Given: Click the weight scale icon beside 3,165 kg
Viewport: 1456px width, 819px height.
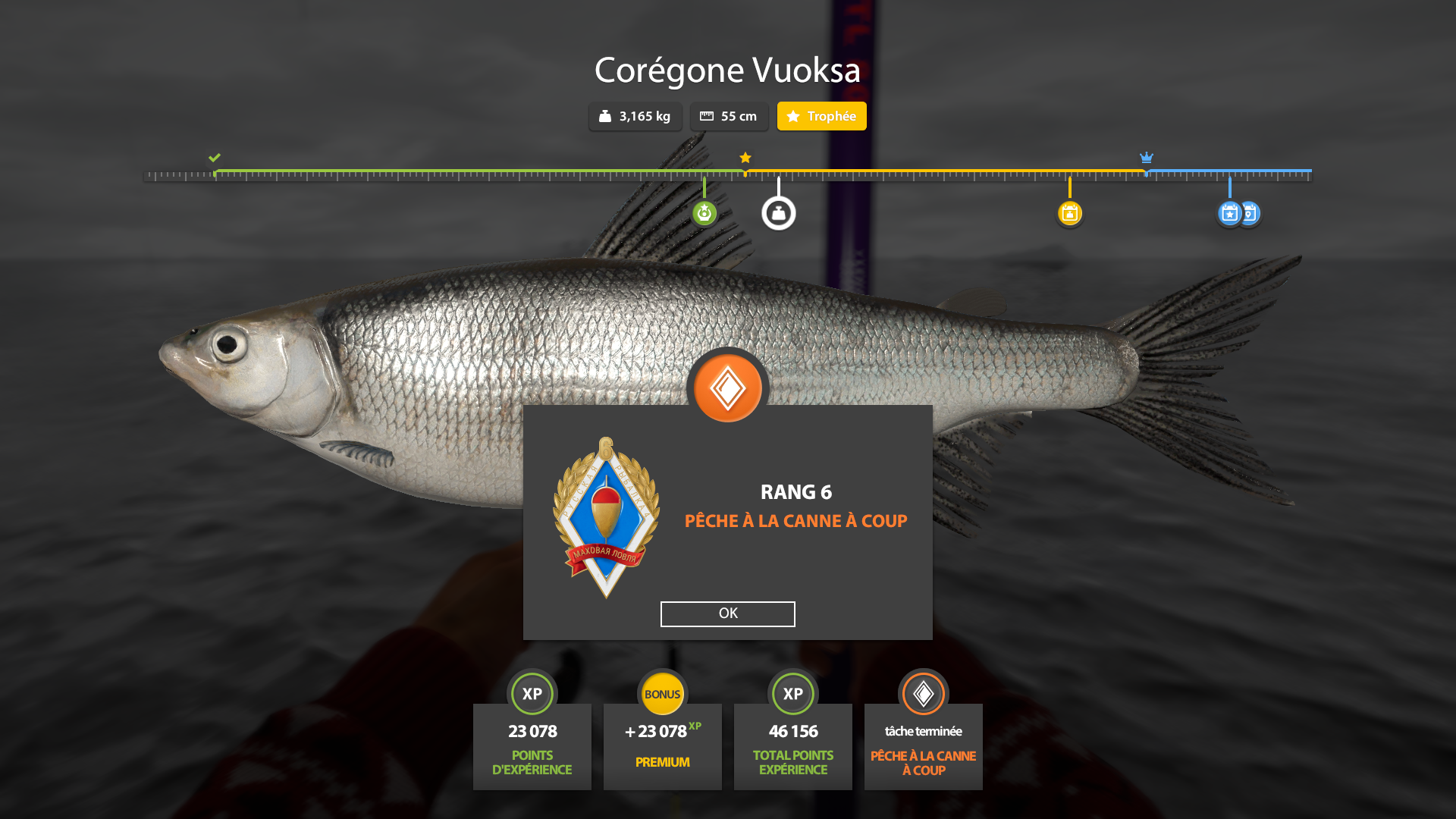Looking at the screenshot, I should (604, 116).
